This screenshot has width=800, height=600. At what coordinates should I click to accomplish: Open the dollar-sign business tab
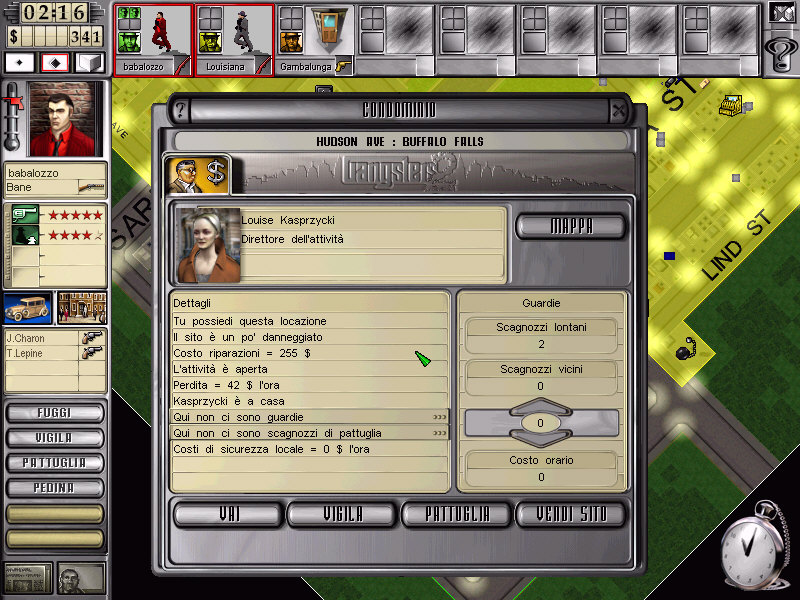pyautogui.click(x=197, y=172)
